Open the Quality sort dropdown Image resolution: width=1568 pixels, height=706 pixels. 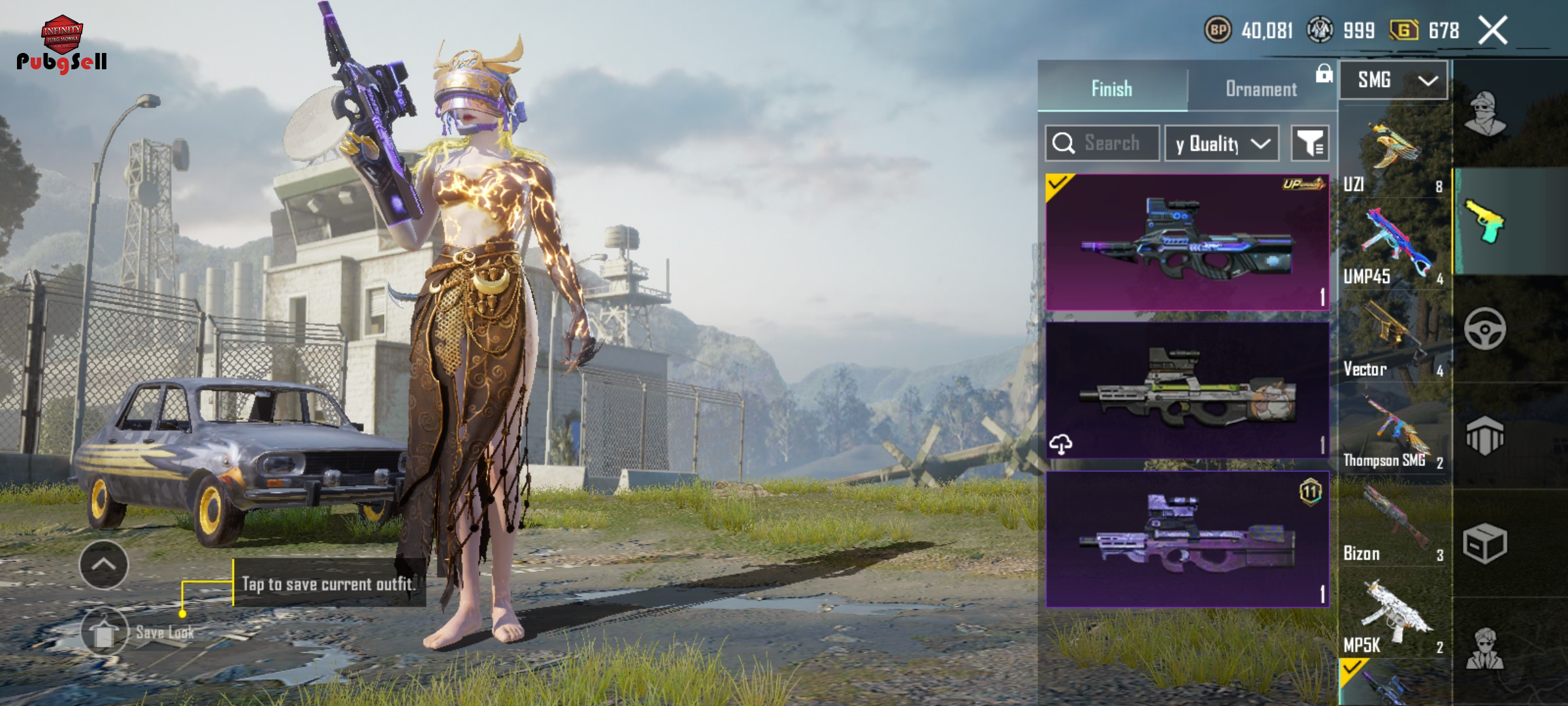(x=1222, y=143)
